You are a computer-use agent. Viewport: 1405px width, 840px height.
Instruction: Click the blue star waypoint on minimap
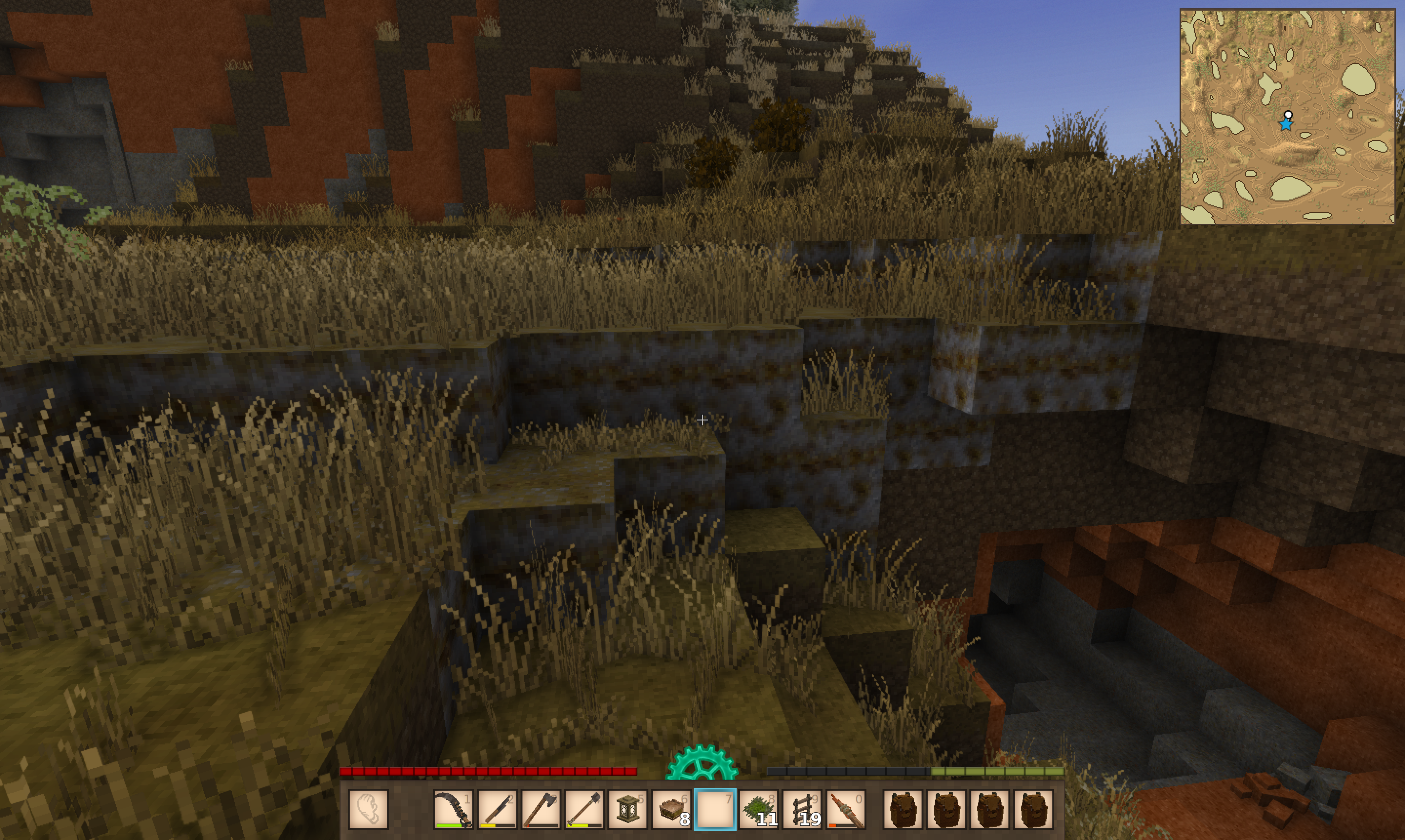click(1285, 124)
